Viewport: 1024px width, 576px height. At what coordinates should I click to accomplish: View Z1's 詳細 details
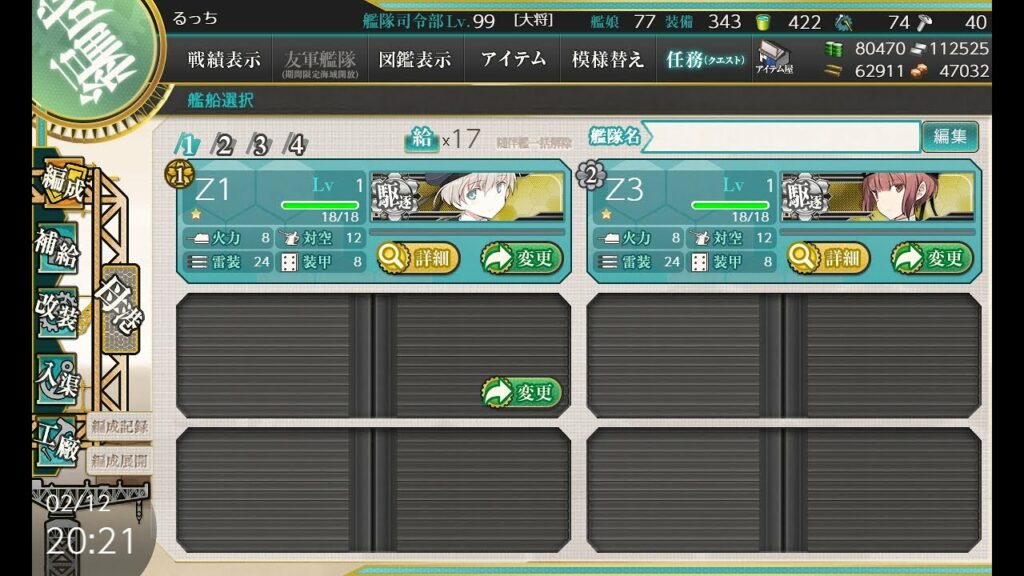pyautogui.click(x=418, y=258)
